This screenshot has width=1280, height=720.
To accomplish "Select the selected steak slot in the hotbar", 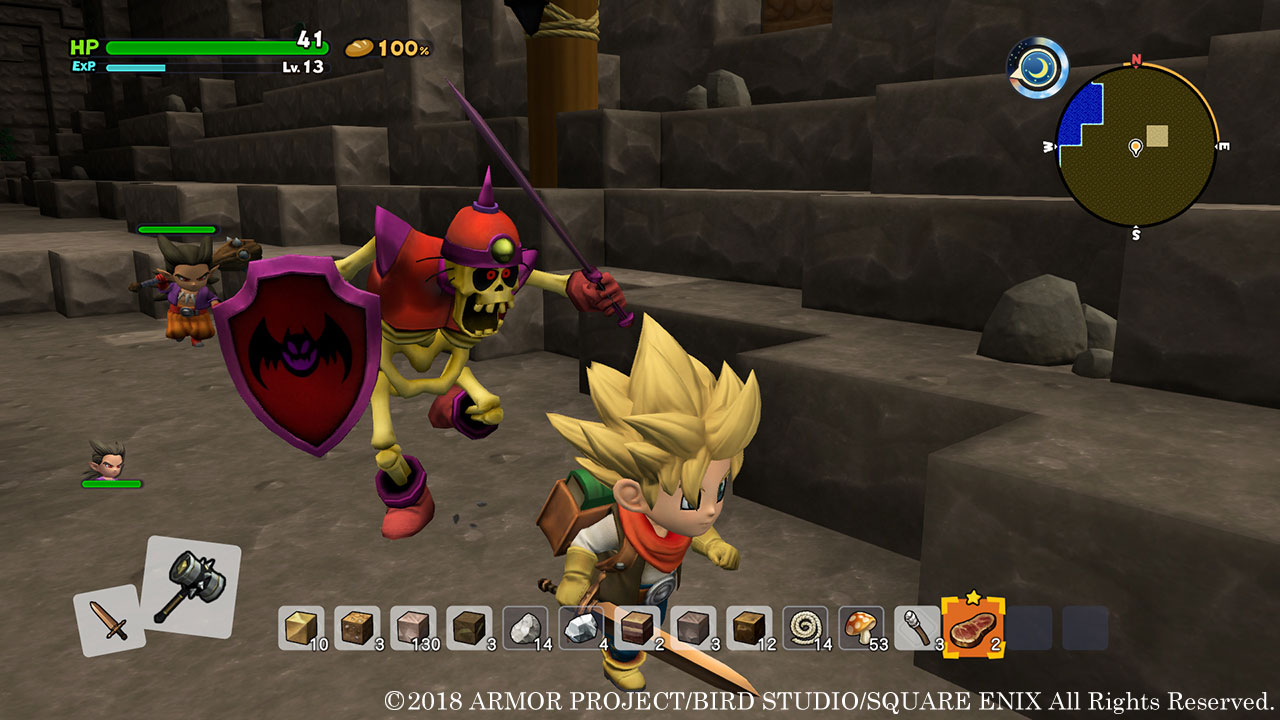I will (x=972, y=628).
